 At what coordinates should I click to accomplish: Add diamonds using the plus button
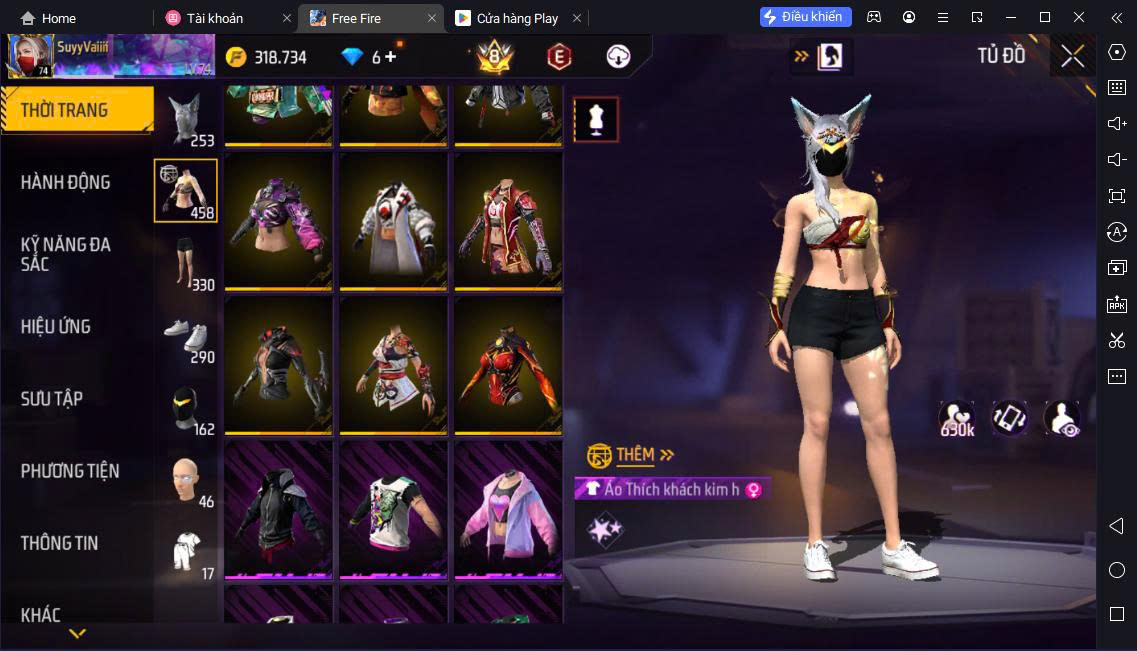click(x=390, y=57)
